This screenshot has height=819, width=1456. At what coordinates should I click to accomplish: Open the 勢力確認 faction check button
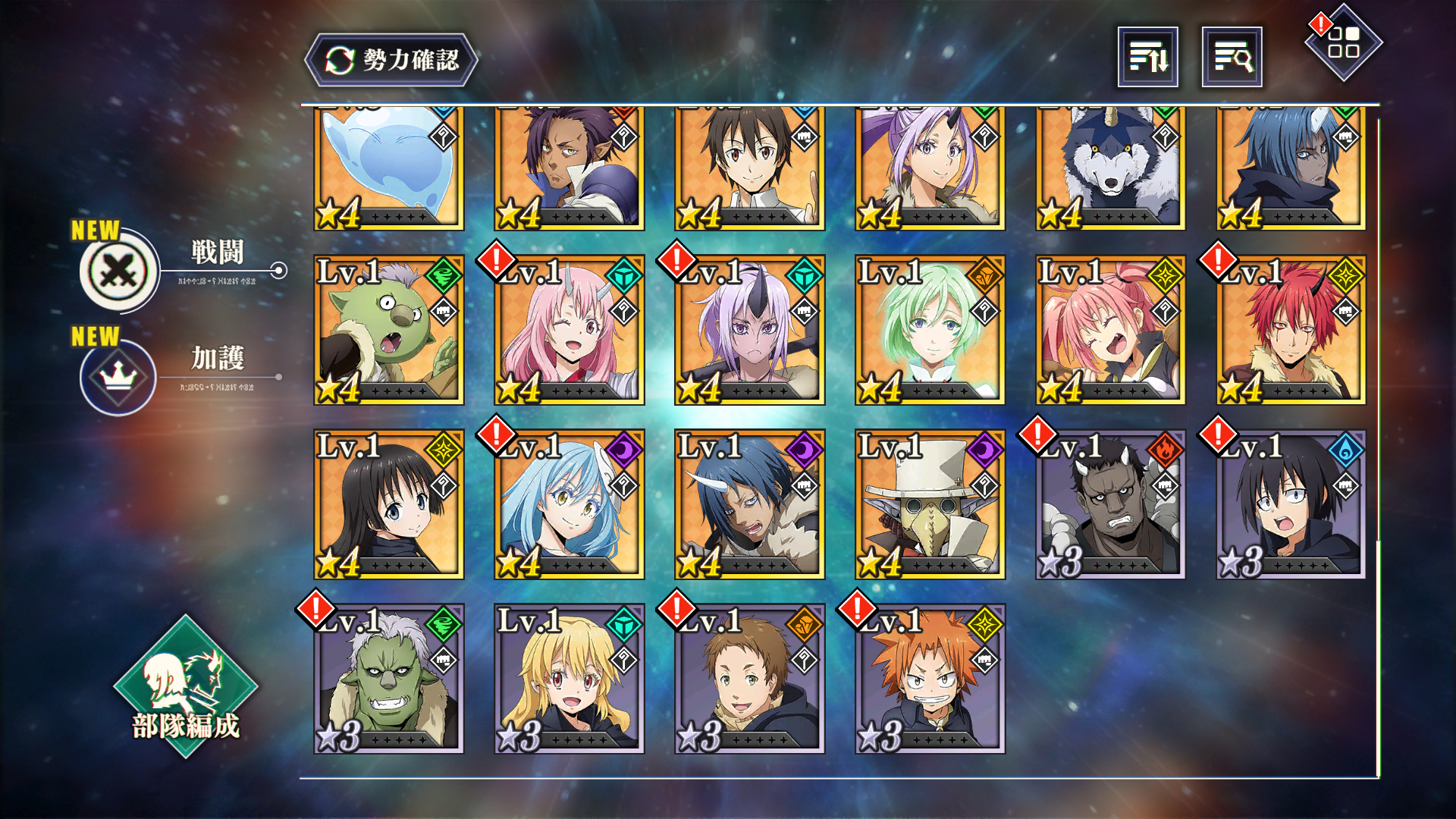tap(391, 60)
